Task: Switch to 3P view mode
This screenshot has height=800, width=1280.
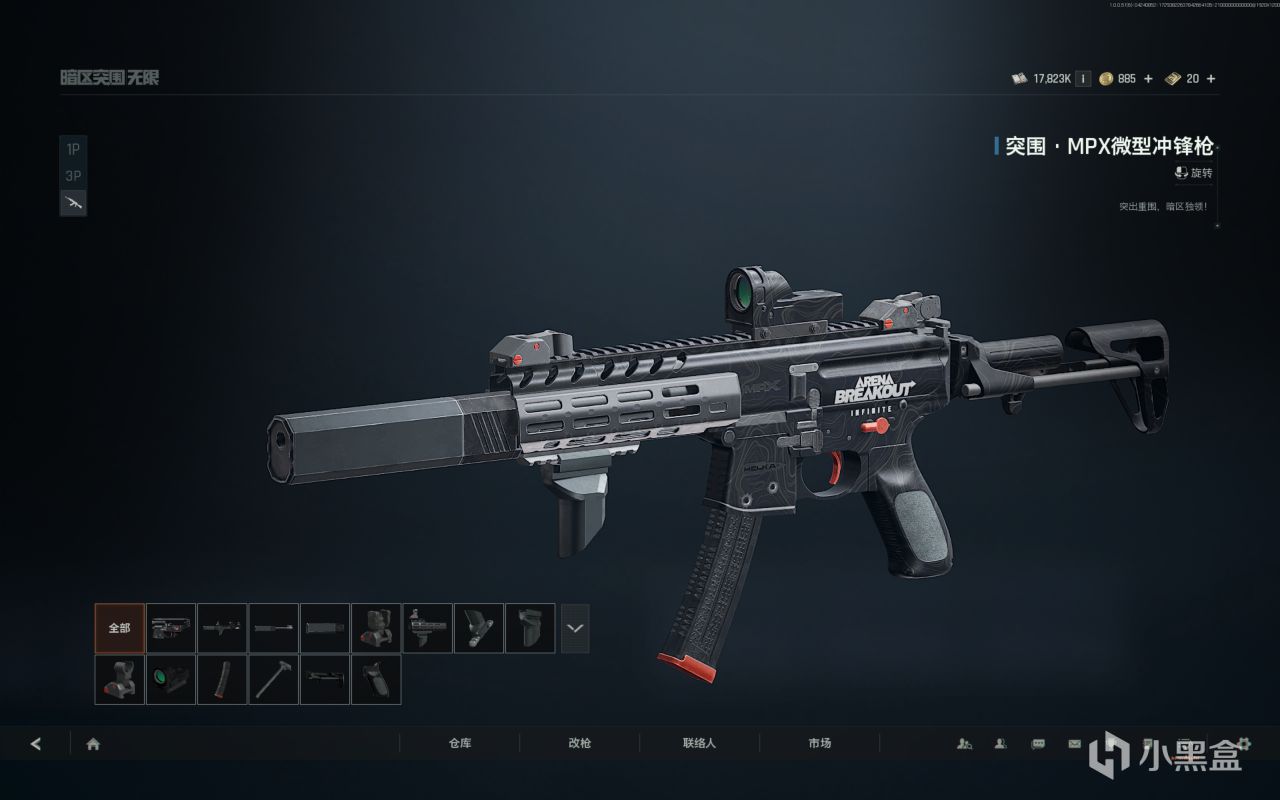Action: pos(73,176)
